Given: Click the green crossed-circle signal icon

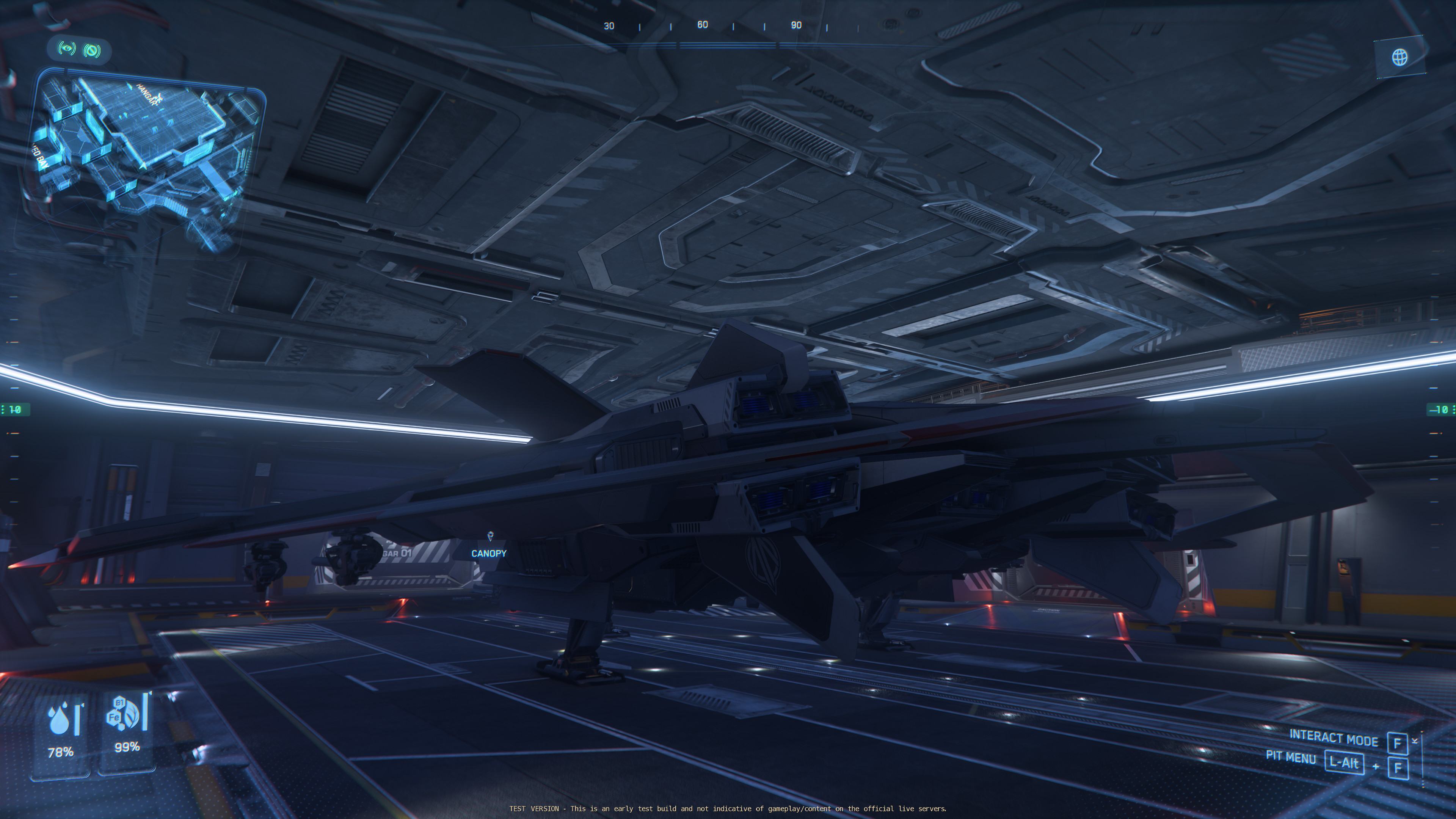Looking at the screenshot, I should 92,51.
